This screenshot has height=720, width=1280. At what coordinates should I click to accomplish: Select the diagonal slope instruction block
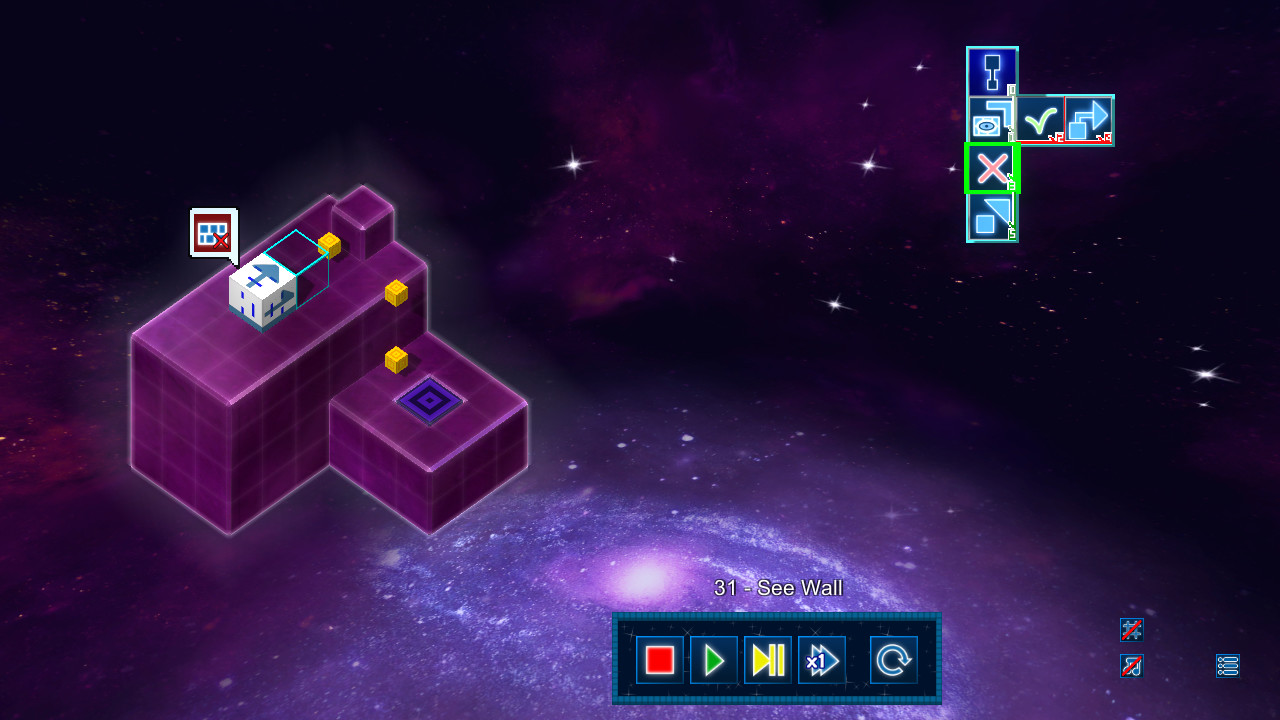pyautogui.click(x=991, y=216)
